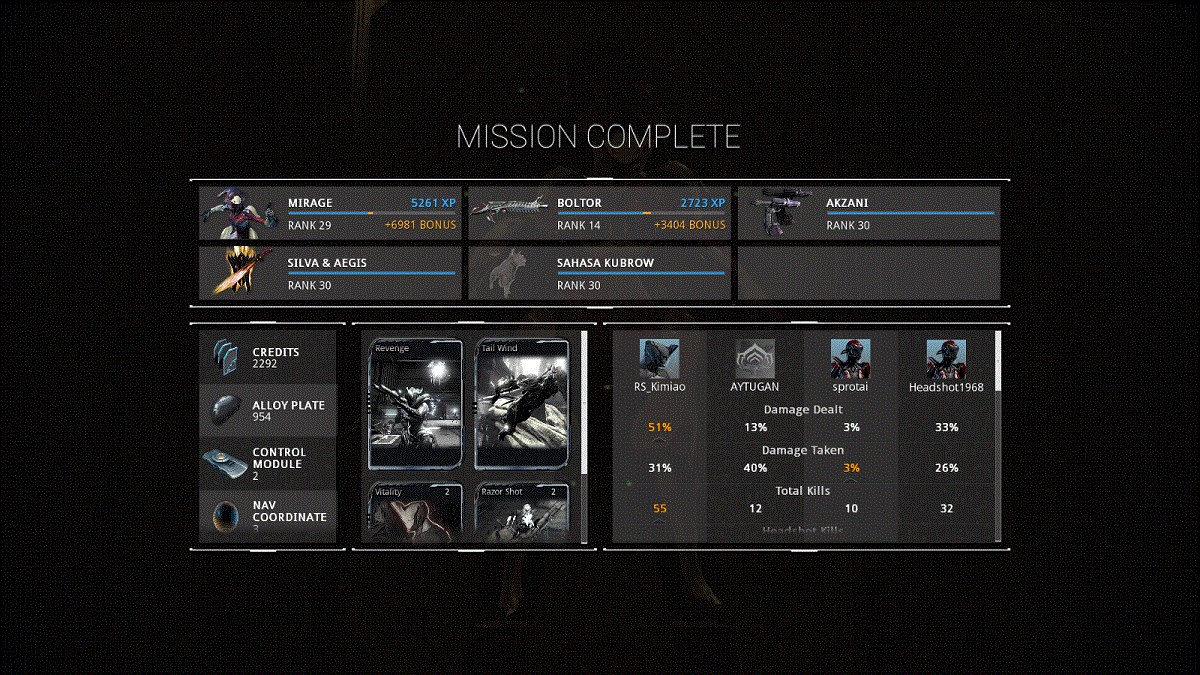
Task: Select the Control Module reward row
Action: click(268, 464)
